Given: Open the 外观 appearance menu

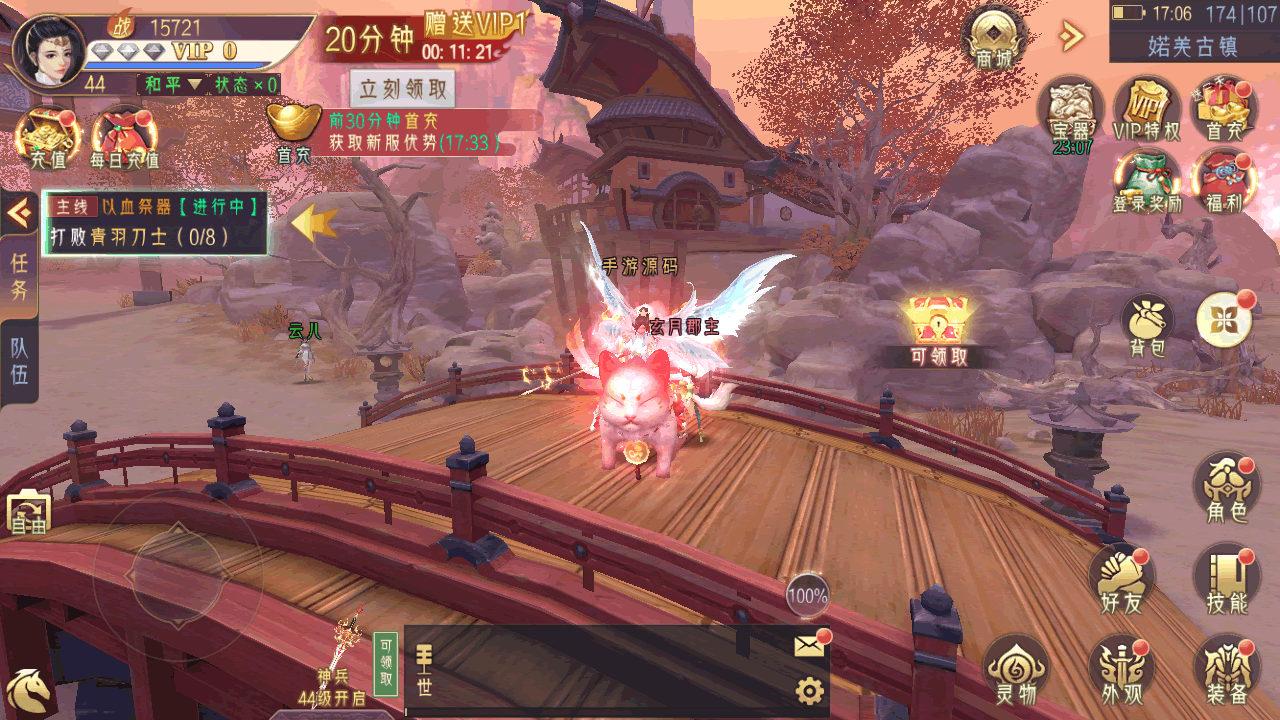Looking at the screenshot, I should (1121, 670).
